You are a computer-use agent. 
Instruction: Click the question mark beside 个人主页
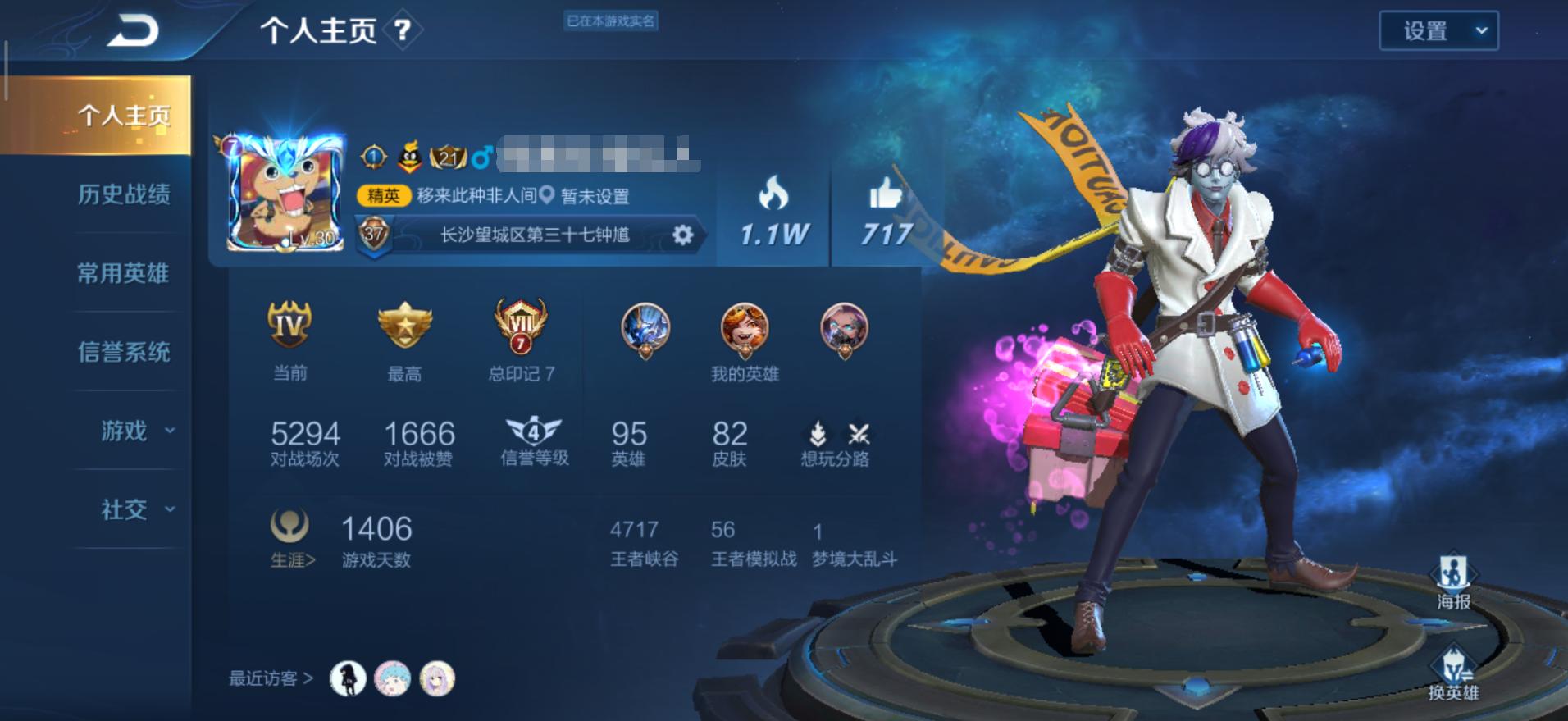pyautogui.click(x=401, y=31)
